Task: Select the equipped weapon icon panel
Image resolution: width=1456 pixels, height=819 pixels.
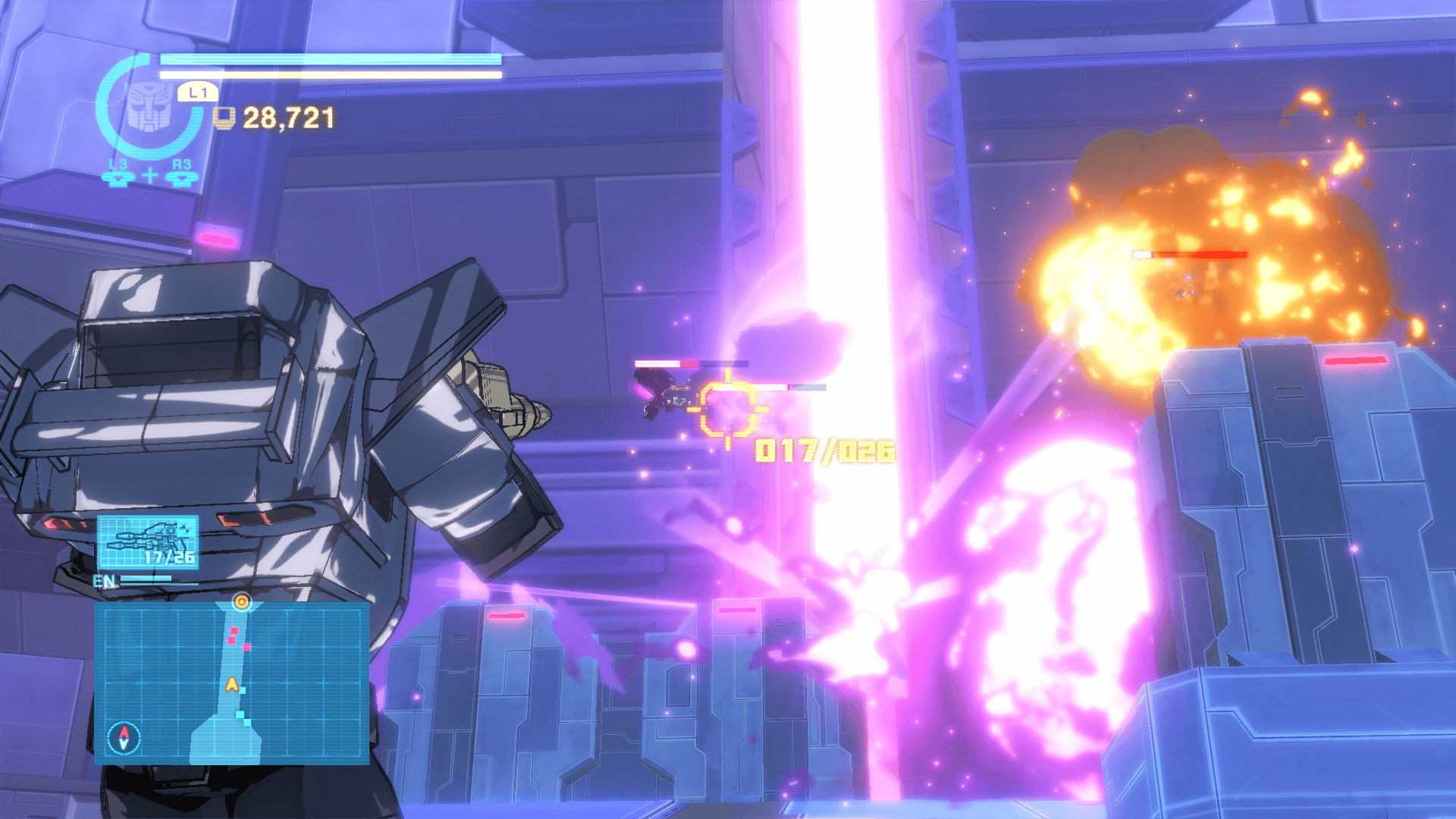Action: click(x=148, y=541)
